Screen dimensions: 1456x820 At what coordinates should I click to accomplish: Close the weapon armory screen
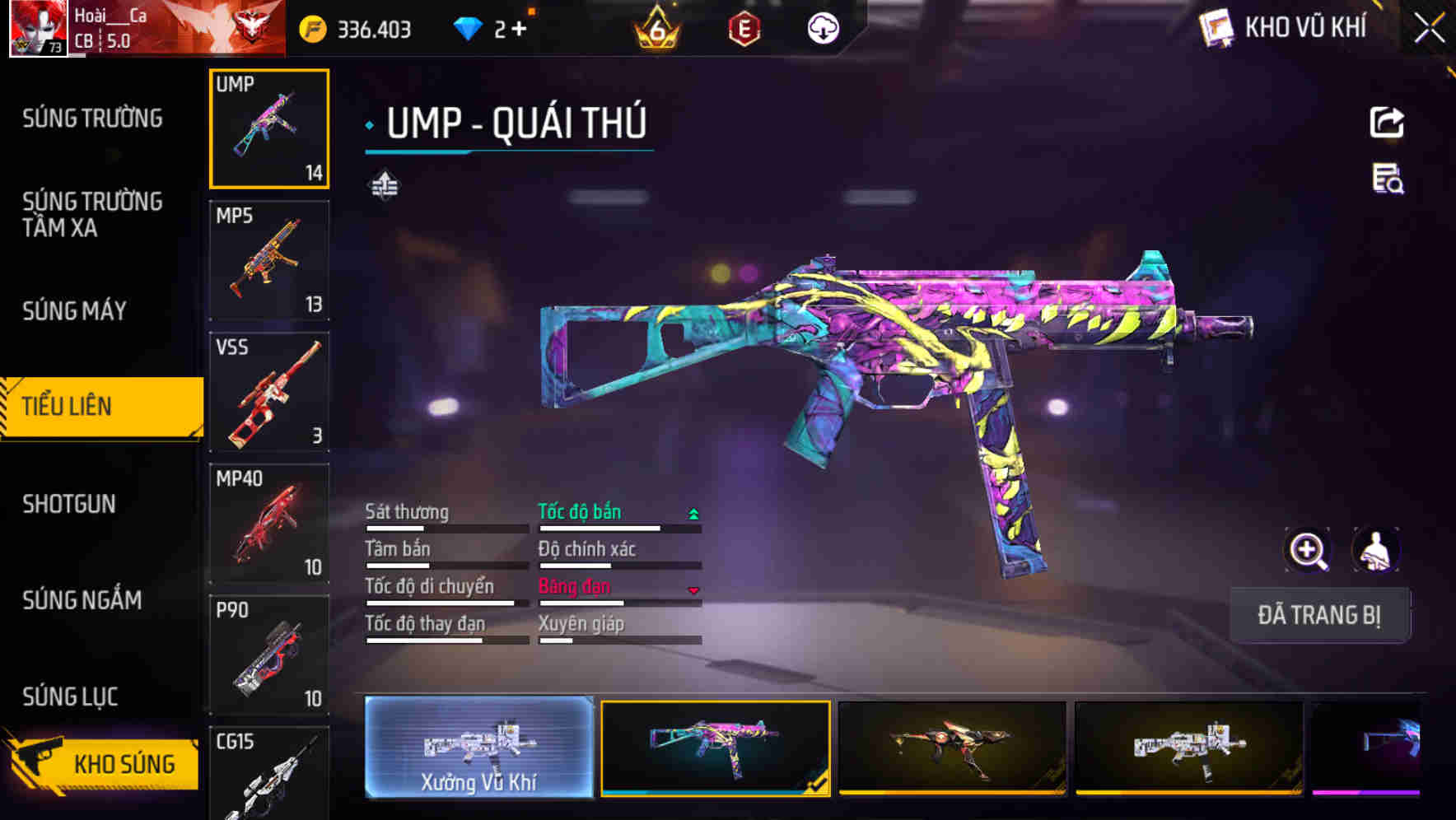[x=1429, y=29]
